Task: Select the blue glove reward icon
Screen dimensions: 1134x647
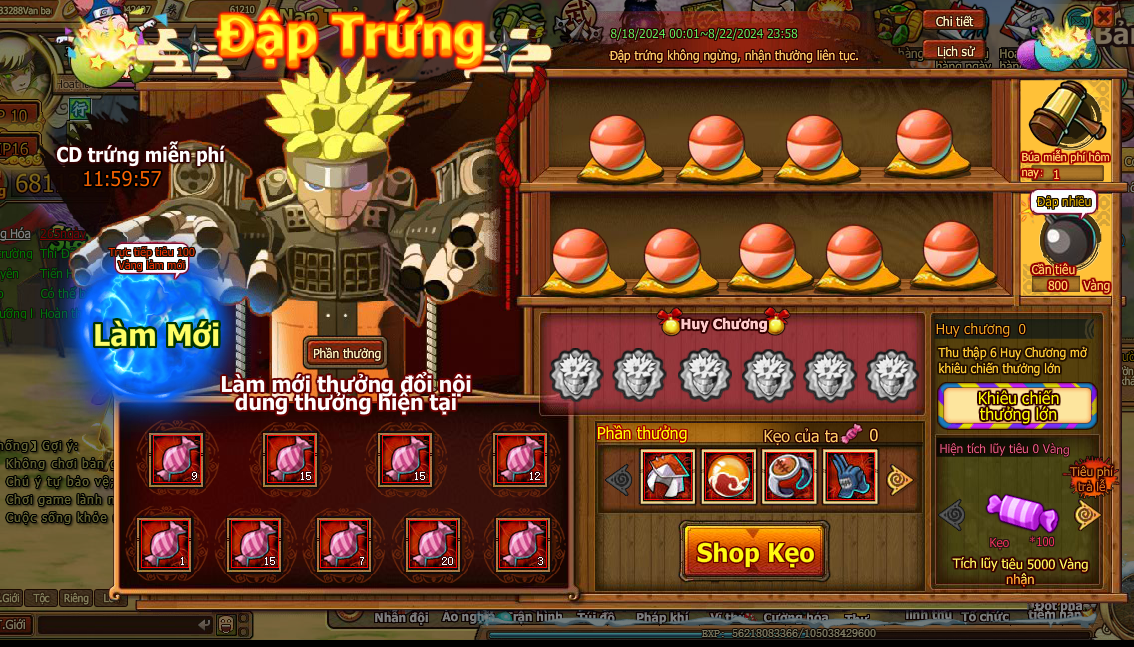Action: click(x=849, y=477)
